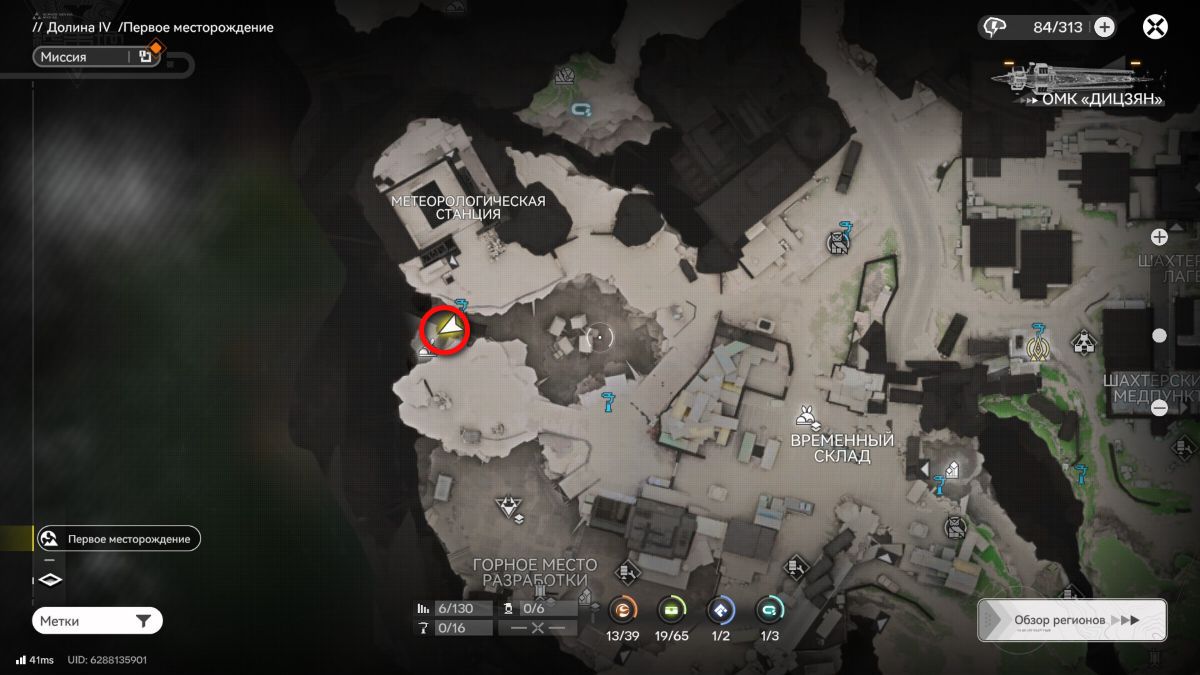Select the Временный склад warehouse marker
The width and height of the screenshot is (1200, 675).
pos(805,418)
